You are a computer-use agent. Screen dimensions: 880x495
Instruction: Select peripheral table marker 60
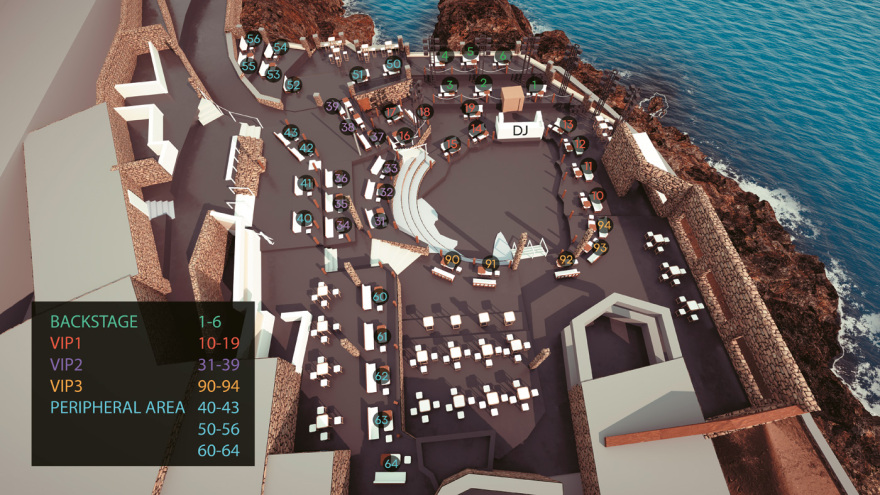(x=380, y=297)
